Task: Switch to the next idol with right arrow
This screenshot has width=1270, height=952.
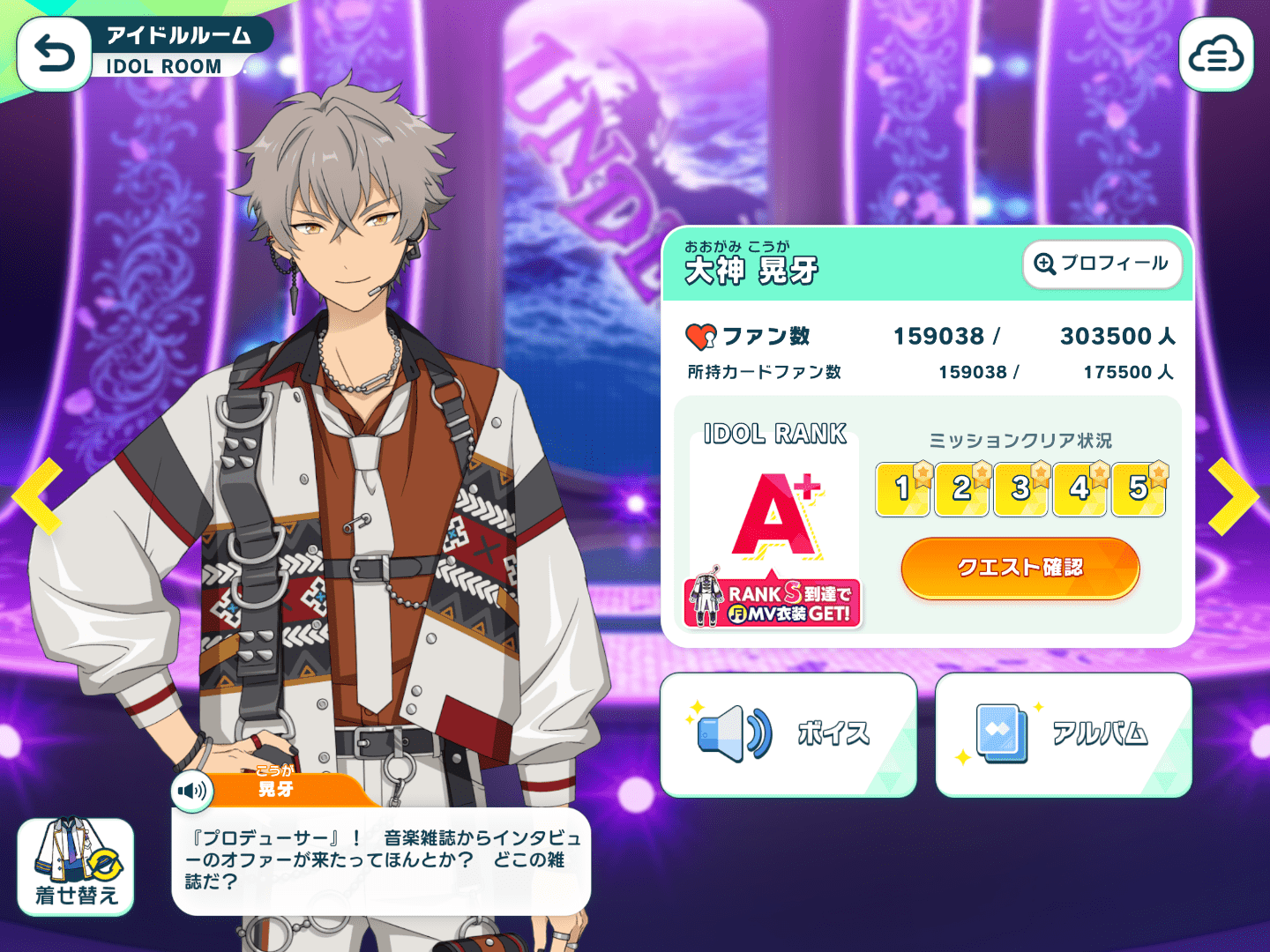Action: click(x=1232, y=496)
